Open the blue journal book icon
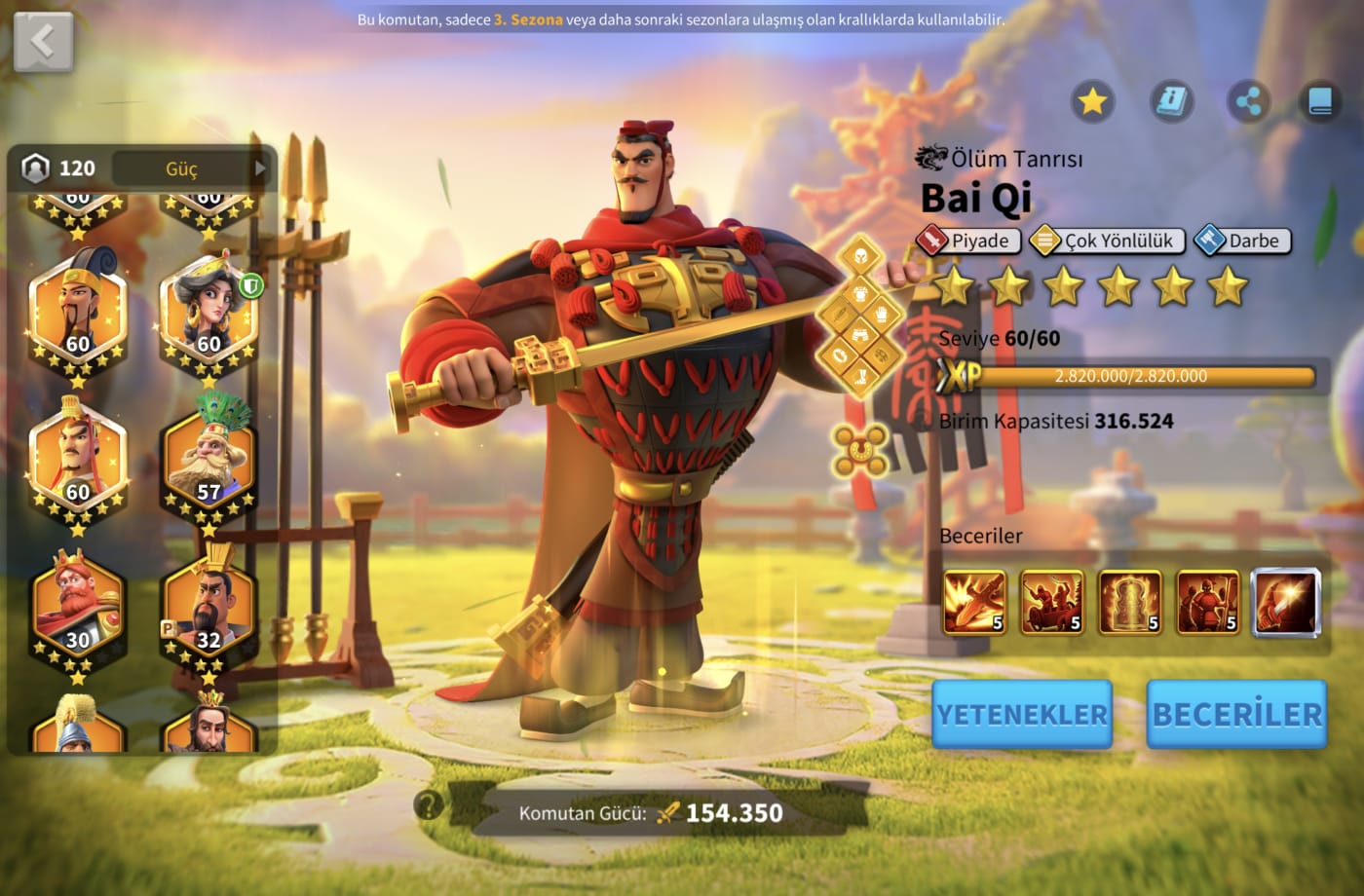This screenshot has width=1364, height=896. click(x=1320, y=101)
